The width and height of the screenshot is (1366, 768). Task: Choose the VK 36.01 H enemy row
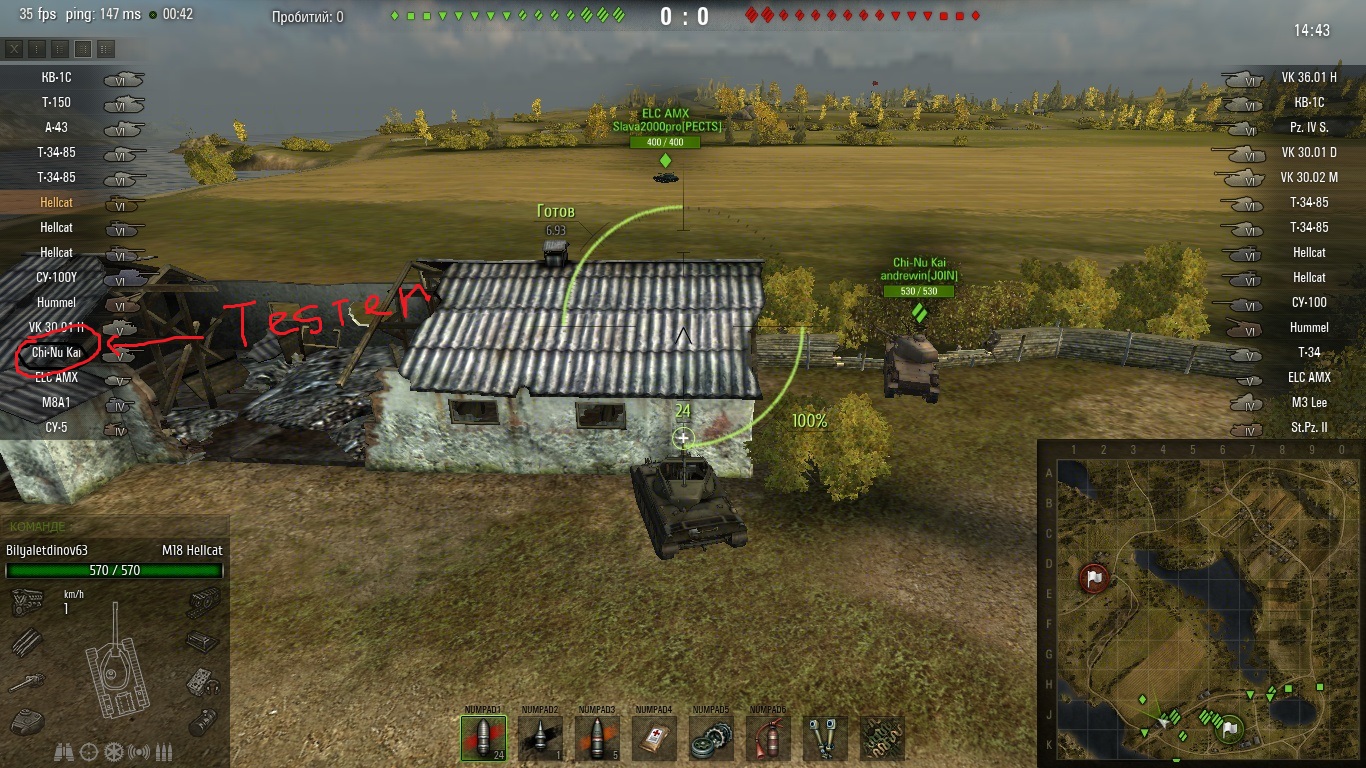pos(1308,77)
